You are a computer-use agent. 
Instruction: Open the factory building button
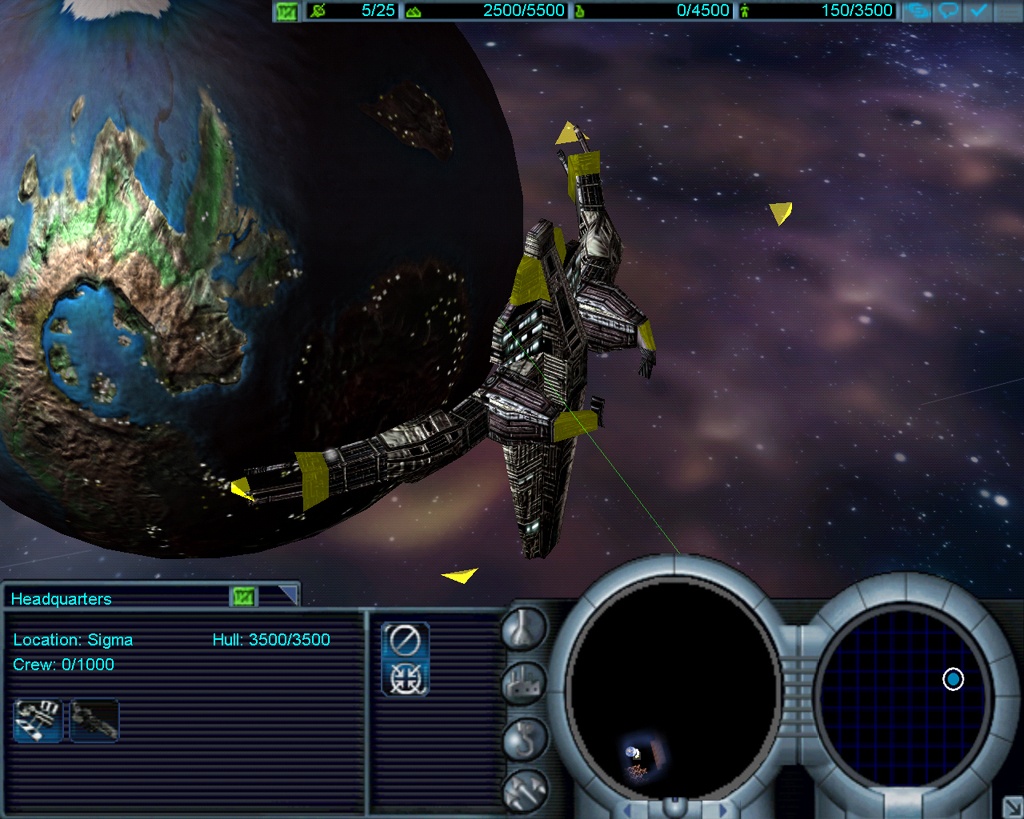point(524,683)
